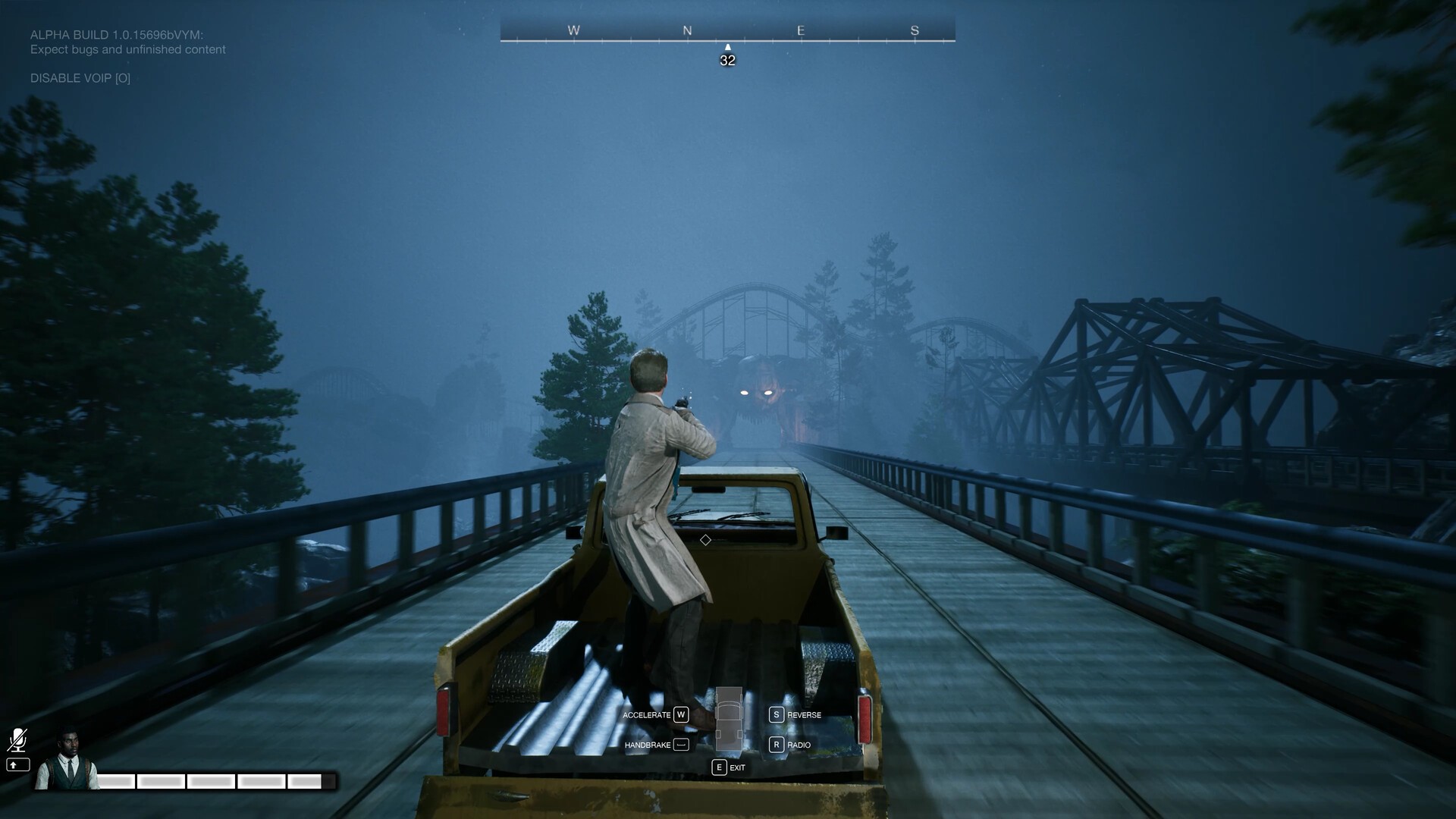This screenshot has height=819, width=1456.
Task: Toggle the muted microphone icon
Action: click(x=17, y=740)
